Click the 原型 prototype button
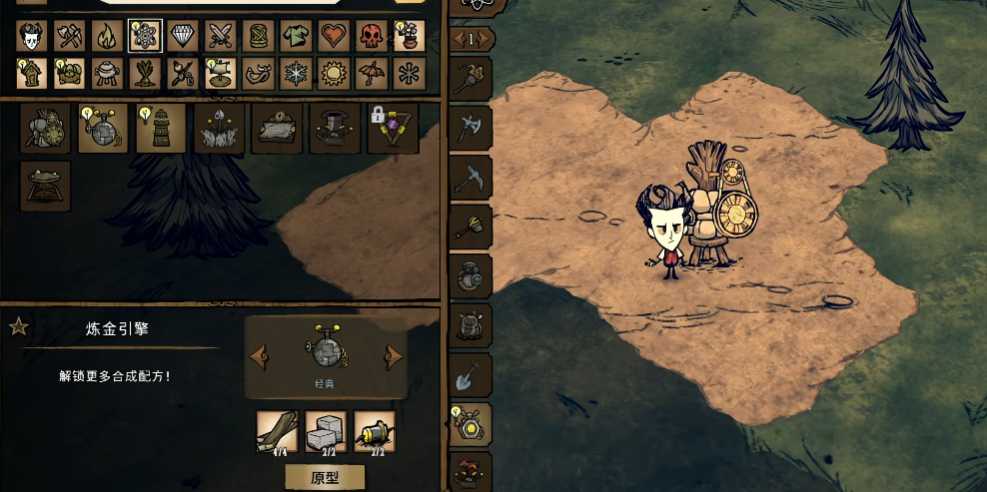The image size is (987, 492). point(325,477)
